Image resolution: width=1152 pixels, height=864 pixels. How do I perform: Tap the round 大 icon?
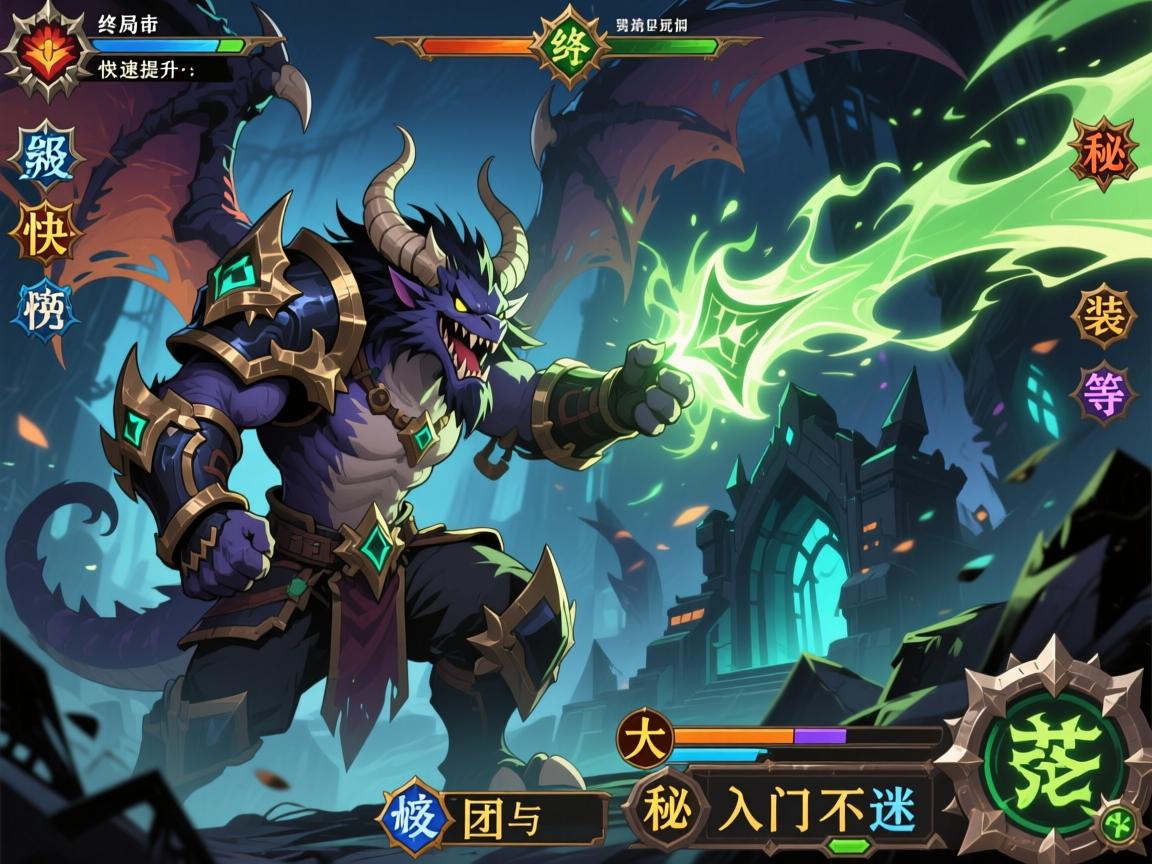pyautogui.click(x=644, y=740)
